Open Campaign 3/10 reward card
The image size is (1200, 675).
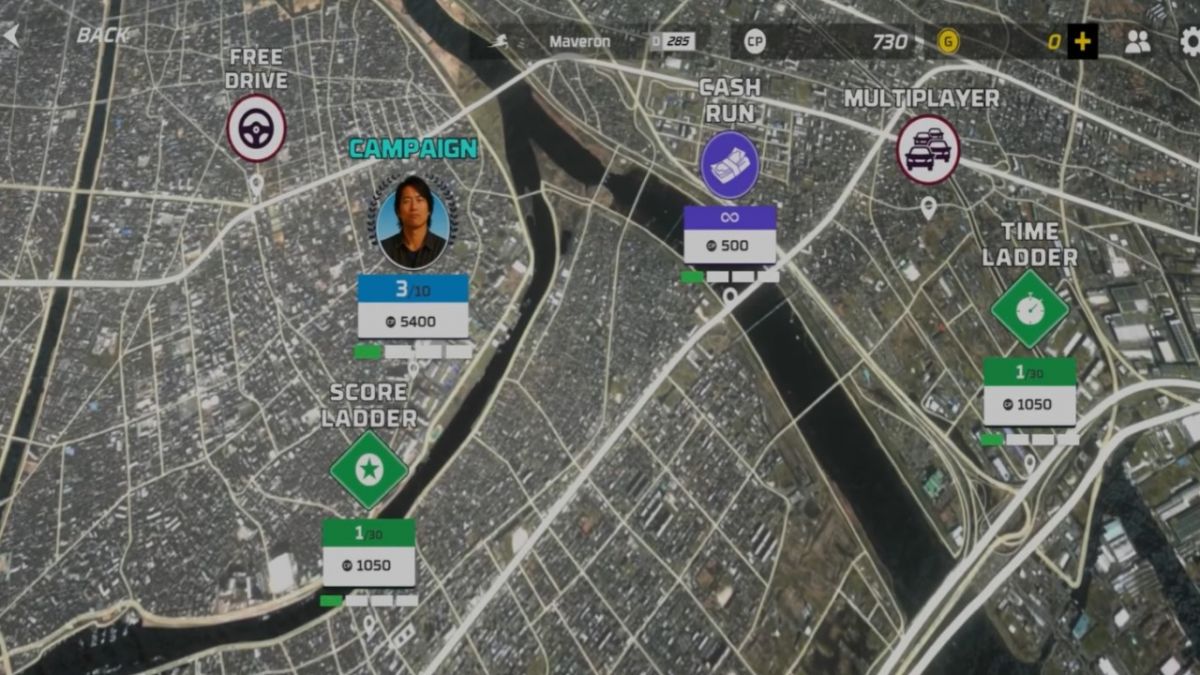(x=413, y=306)
